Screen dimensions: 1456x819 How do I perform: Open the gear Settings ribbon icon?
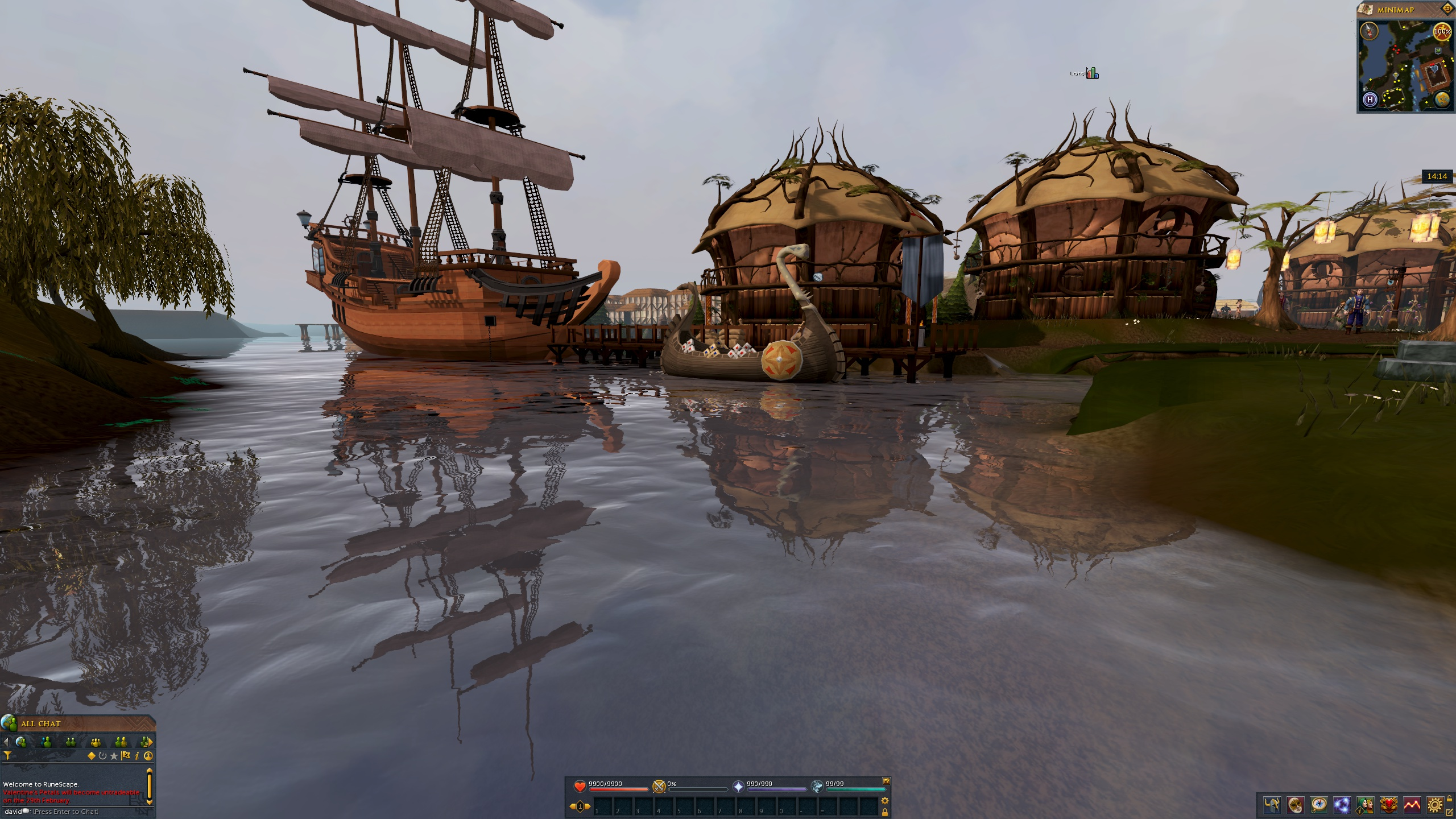[x=1435, y=805]
